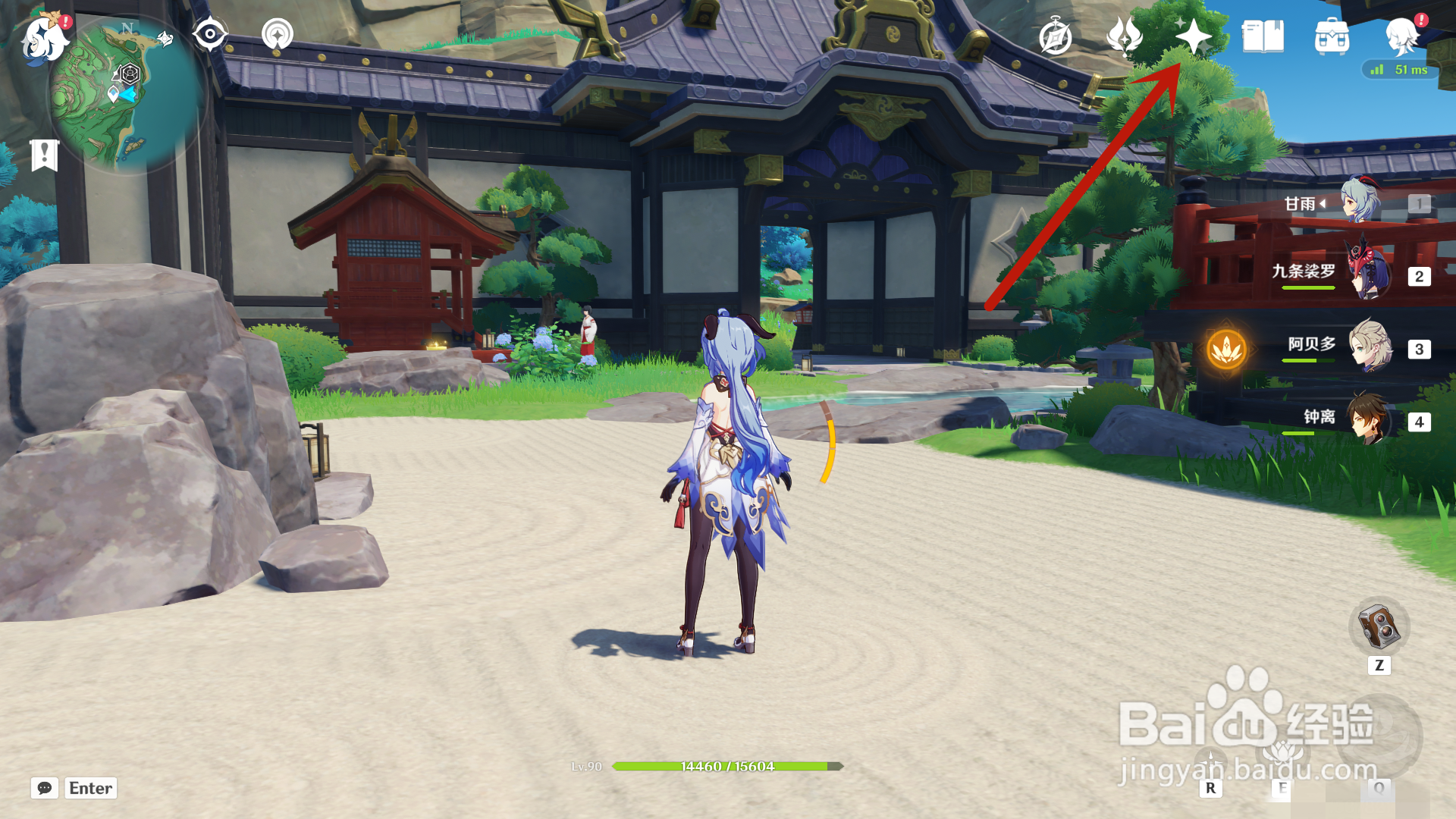
Task: Click the nearby challenge beacon icon
Action: tap(278, 34)
